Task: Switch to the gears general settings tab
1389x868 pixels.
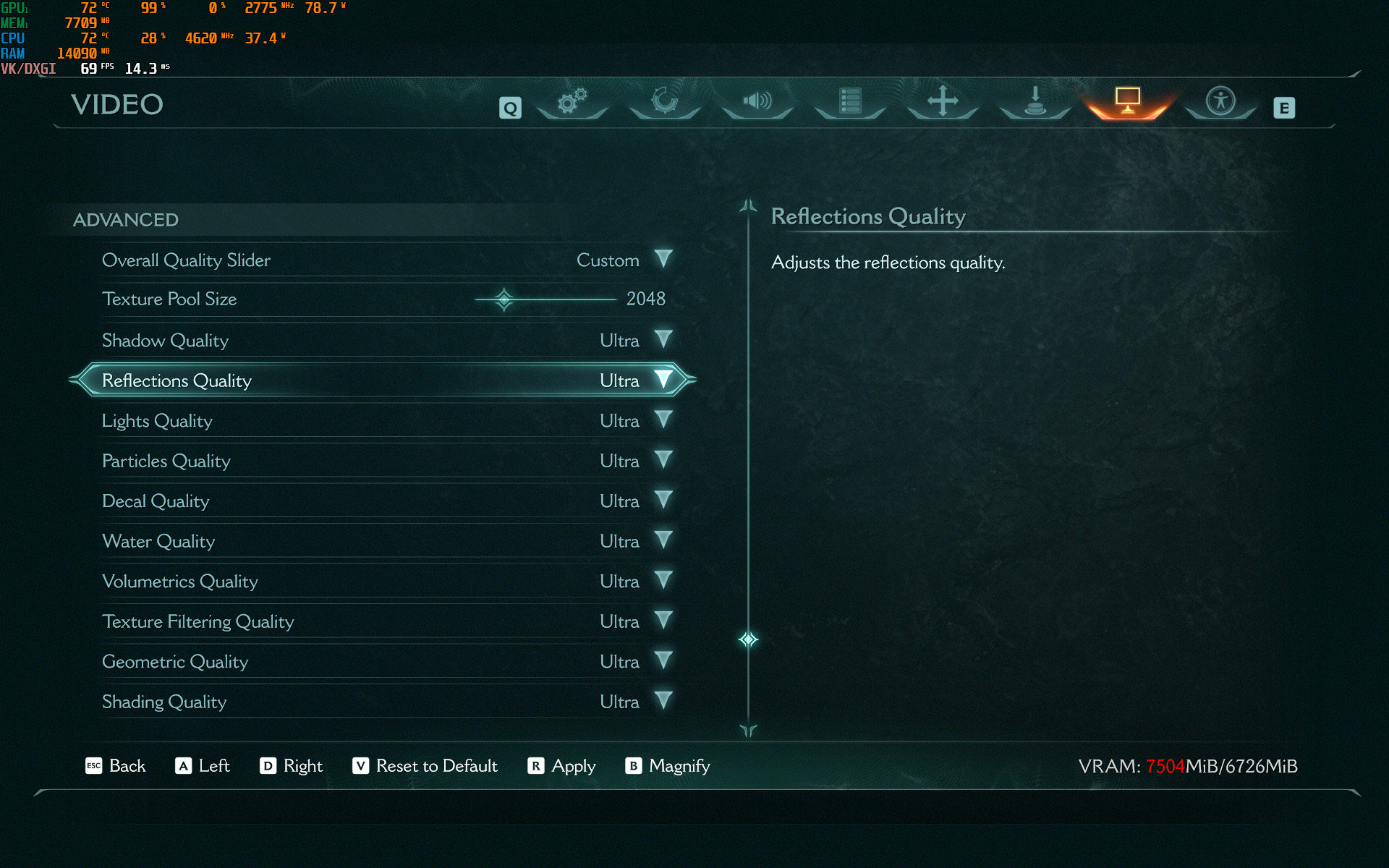Action: pos(572,102)
